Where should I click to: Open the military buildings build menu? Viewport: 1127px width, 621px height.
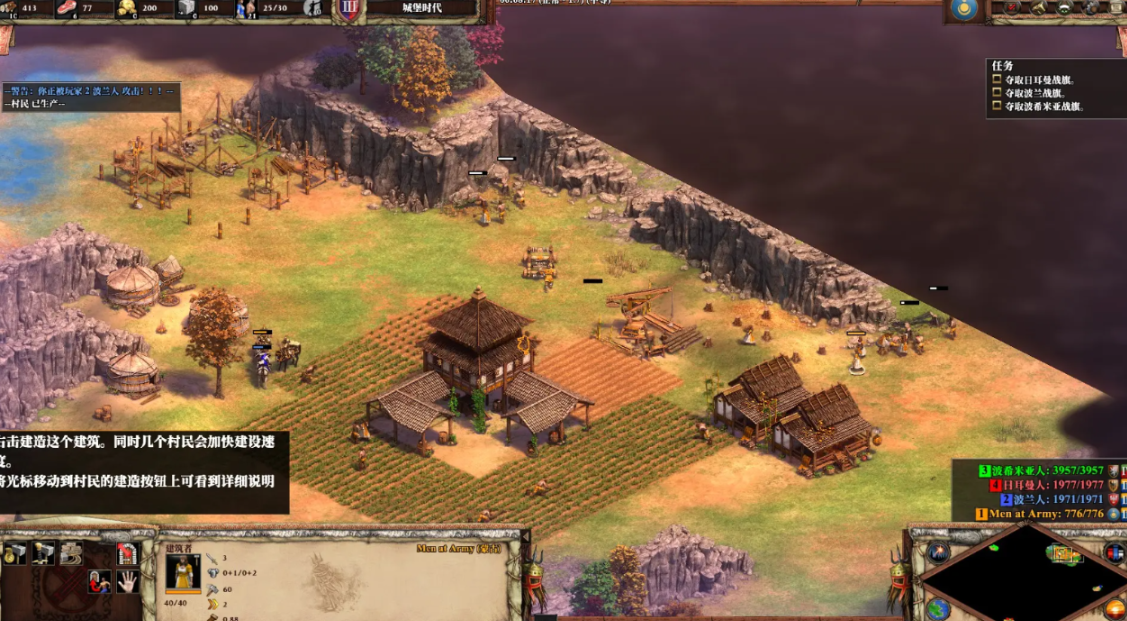coord(43,553)
